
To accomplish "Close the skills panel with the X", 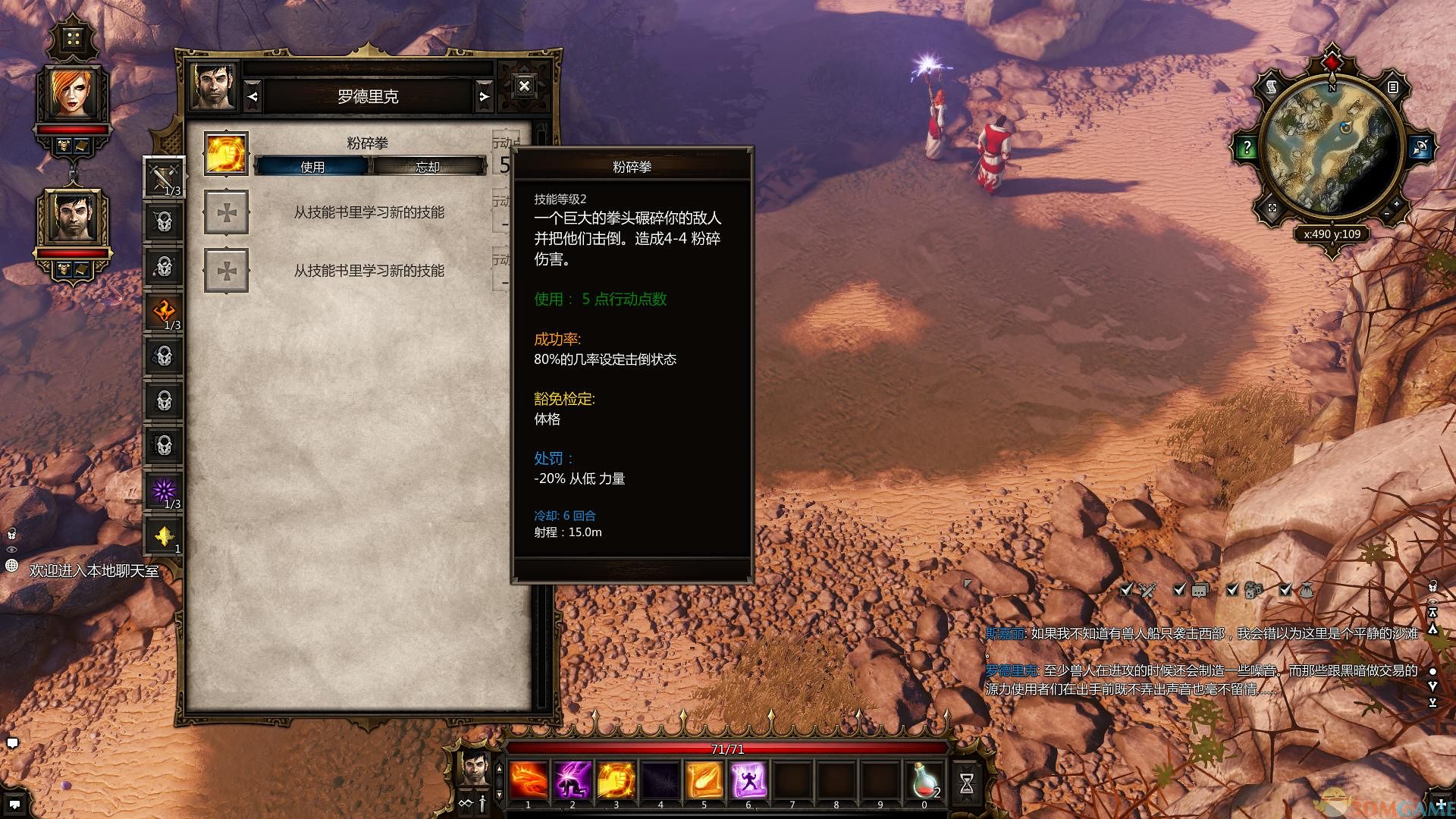I will coord(524,86).
